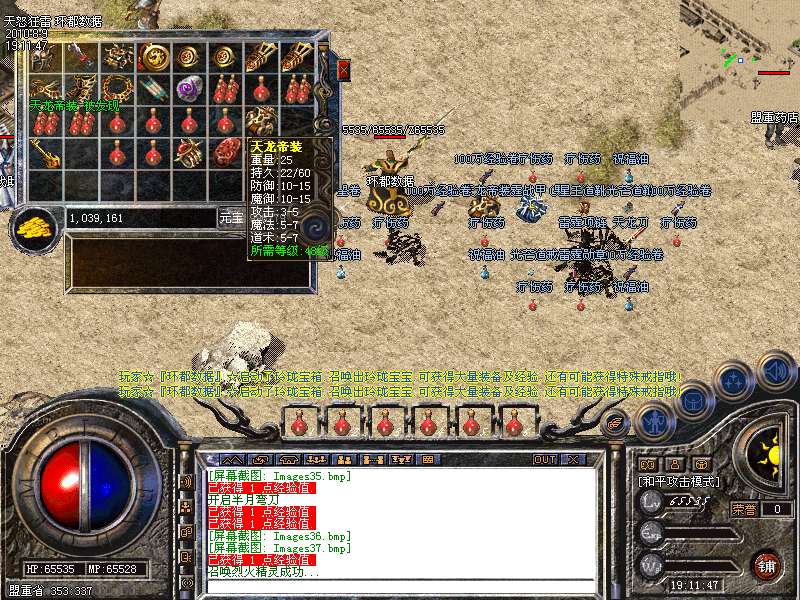Close the inventory bag window
Screen dimensions: 800x600
pyautogui.click(x=343, y=70)
